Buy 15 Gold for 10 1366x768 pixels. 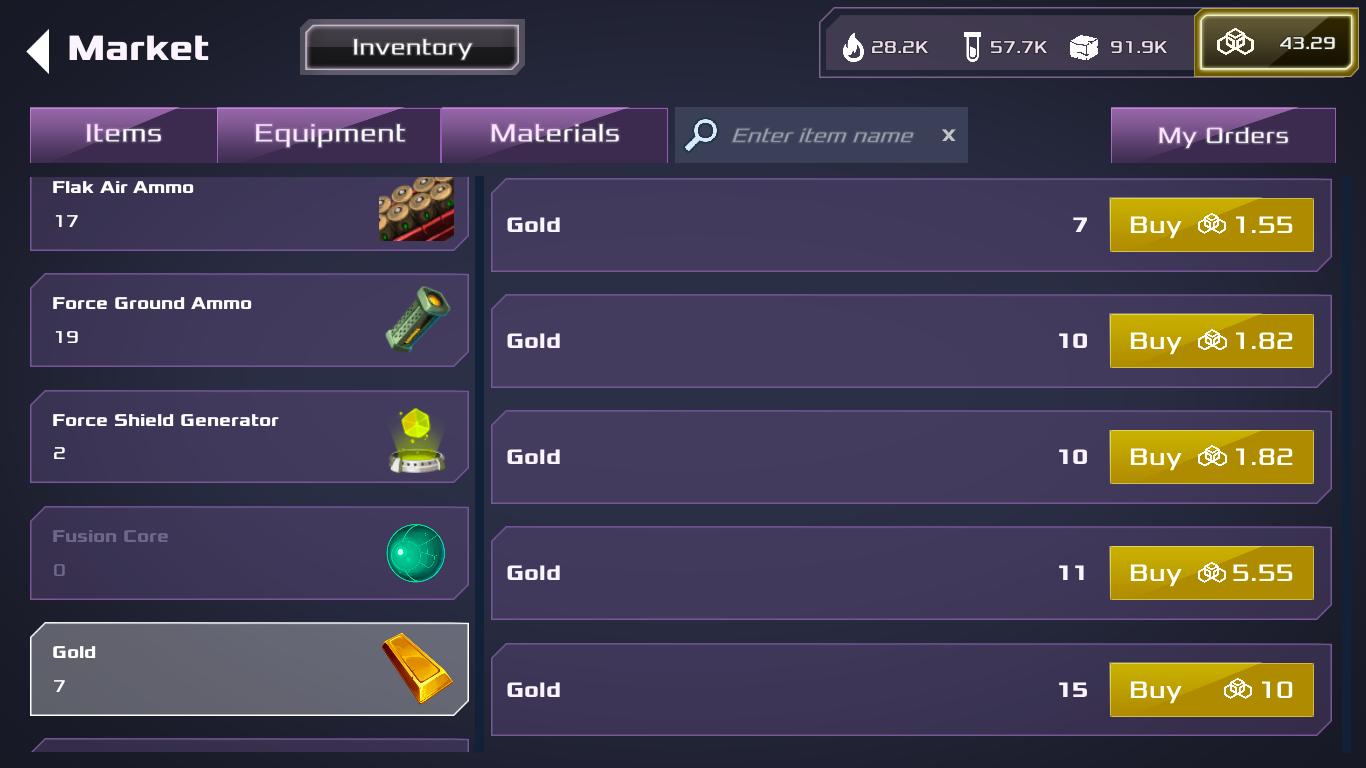[x=1211, y=690]
